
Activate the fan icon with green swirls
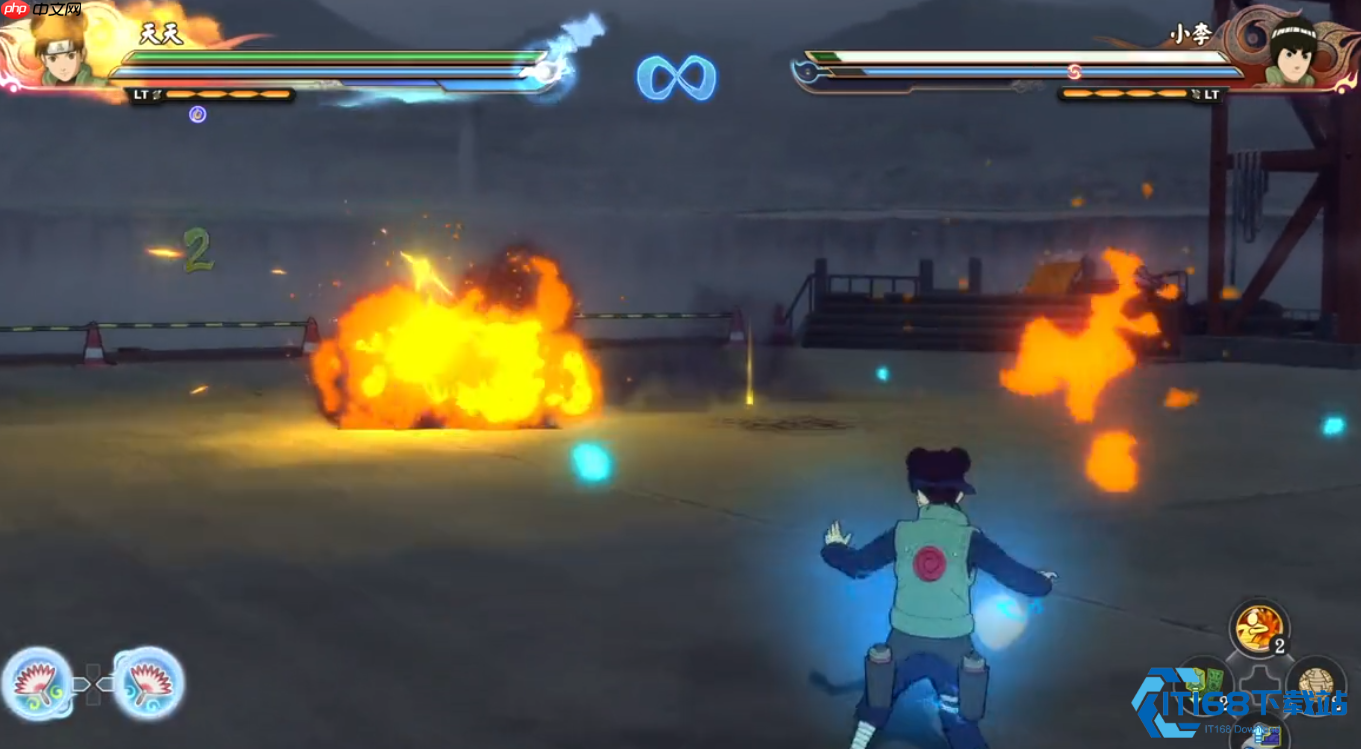pyautogui.click(x=38, y=684)
